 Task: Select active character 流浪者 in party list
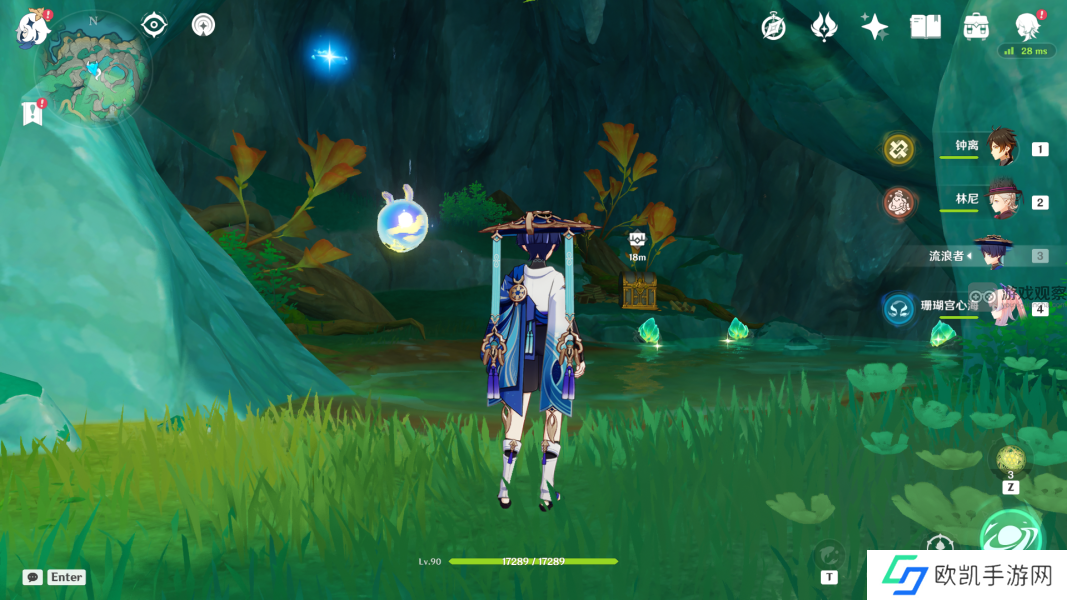pos(993,255)
